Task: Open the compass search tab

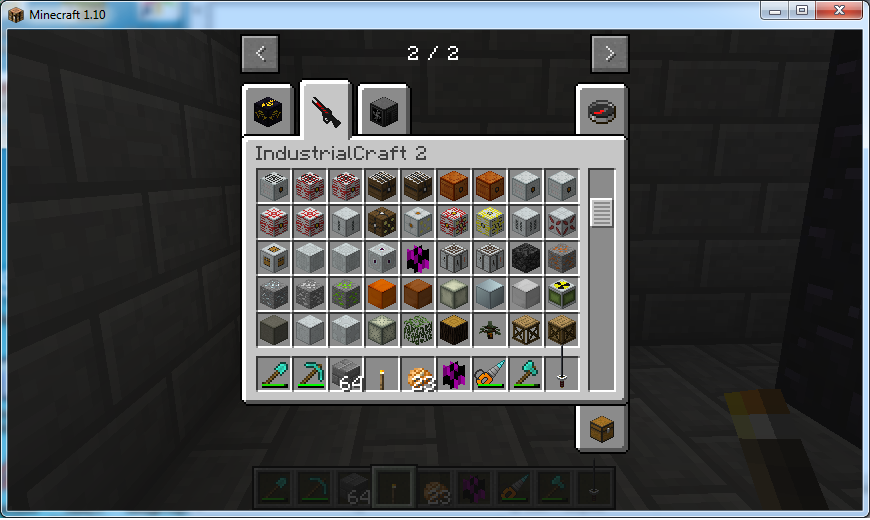Action: pos(601,110)
